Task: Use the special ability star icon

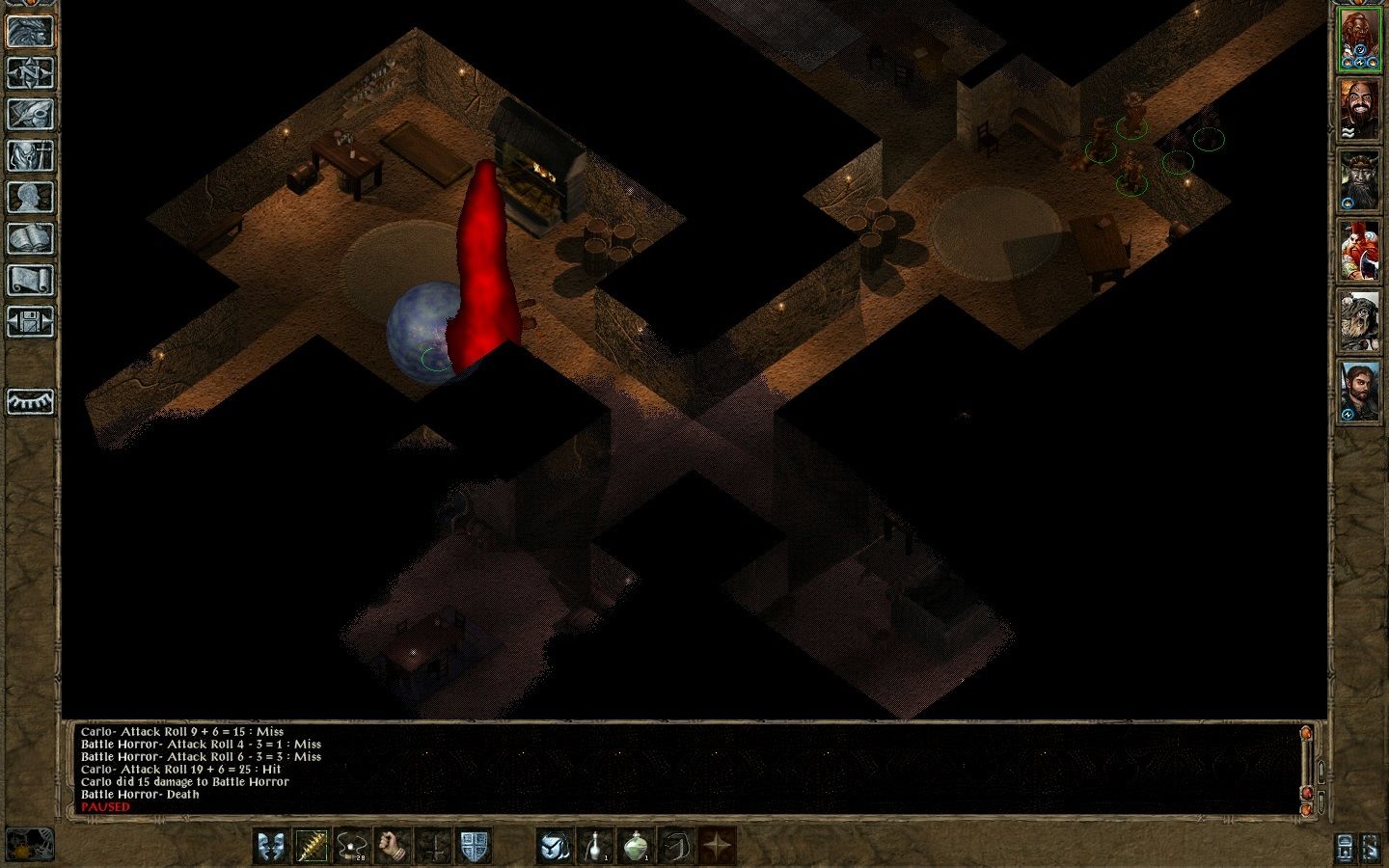Action: (716, 846)
